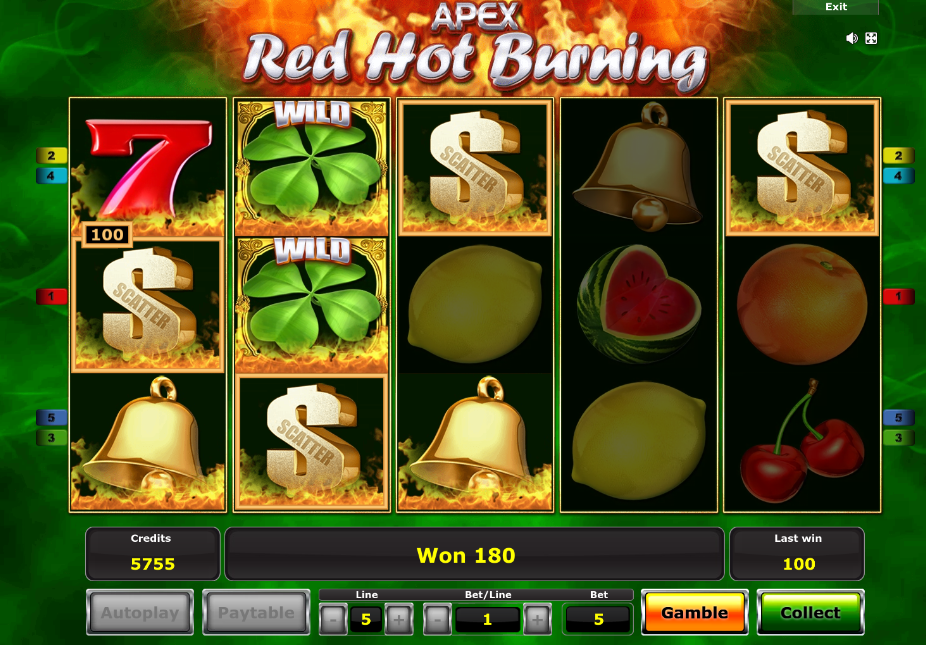Lower the Bet/Line amount
The width and height of the screenshot is (926, 645).
(437, 620)
